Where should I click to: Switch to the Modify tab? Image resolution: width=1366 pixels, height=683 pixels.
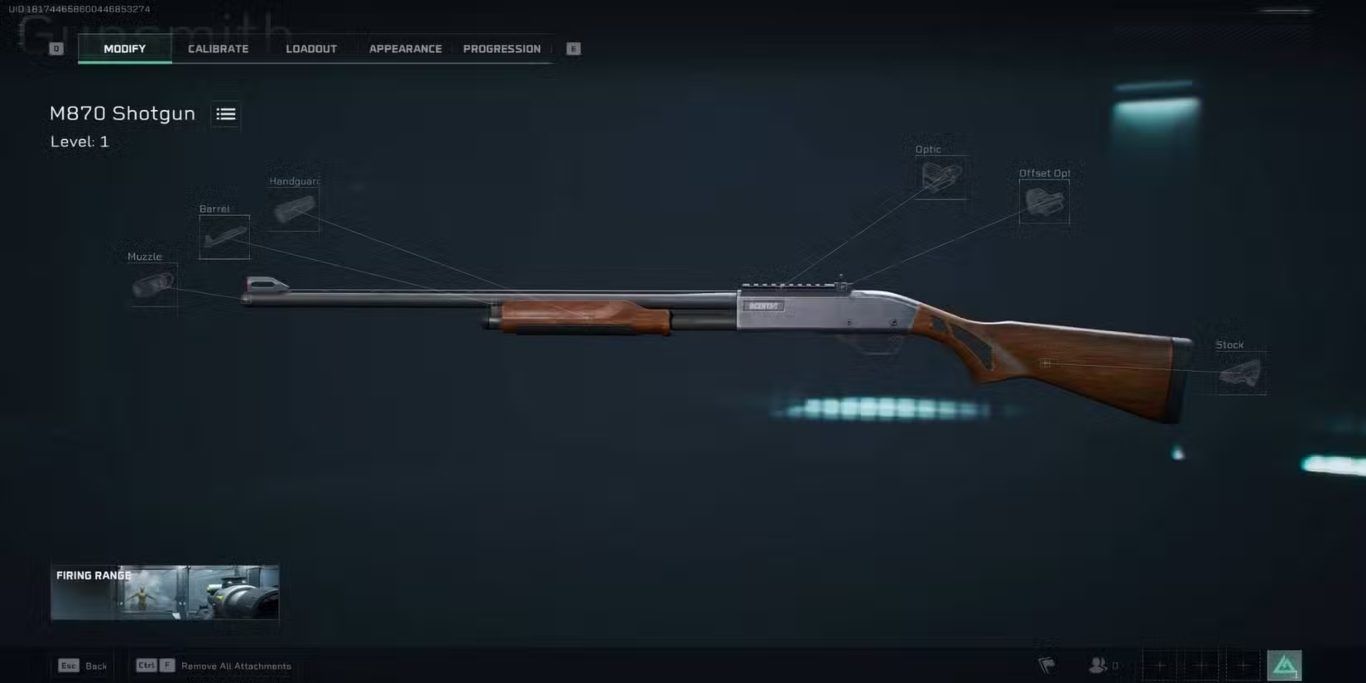point(125,49)
